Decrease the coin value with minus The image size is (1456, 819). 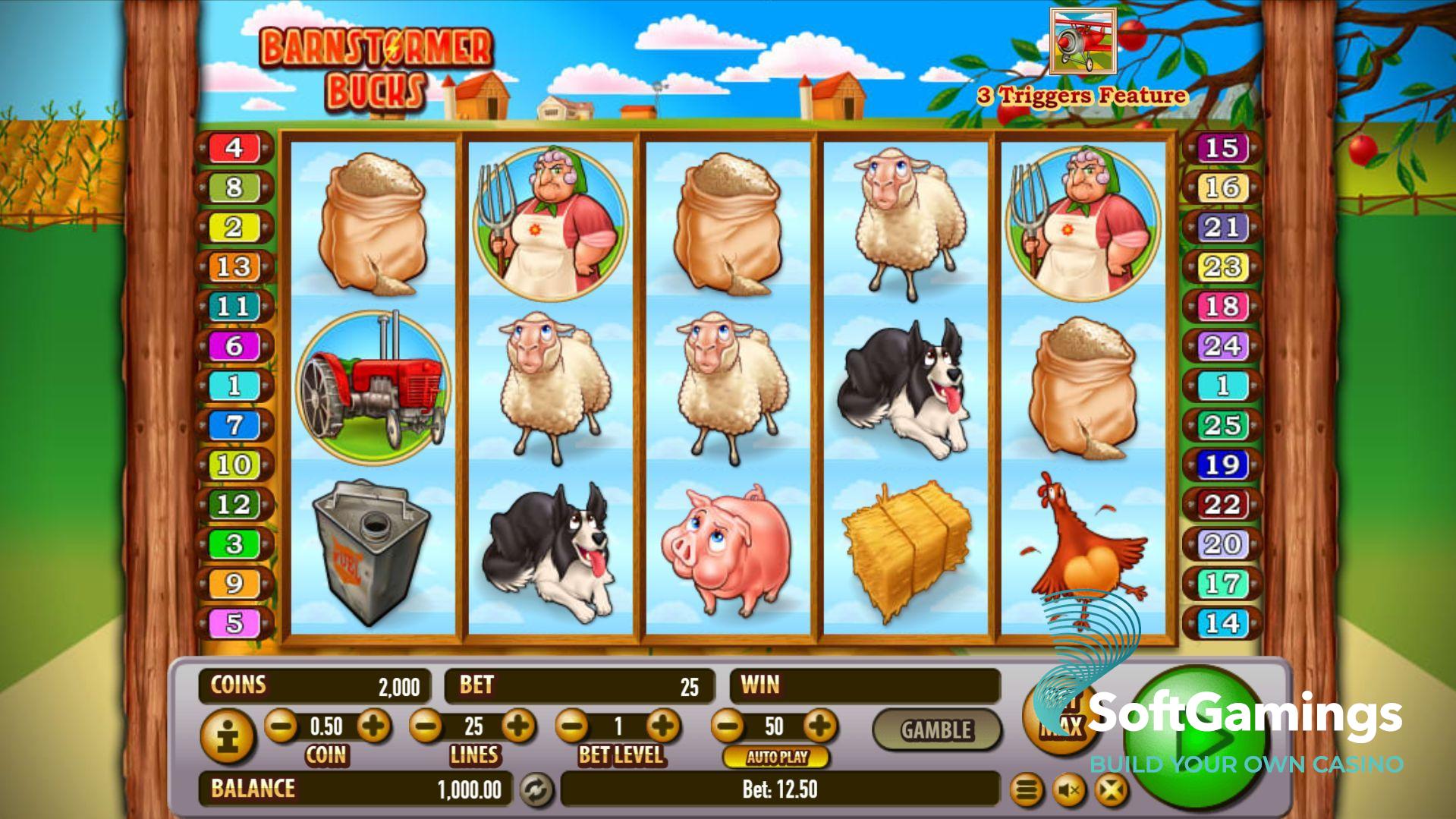(281, 726)
